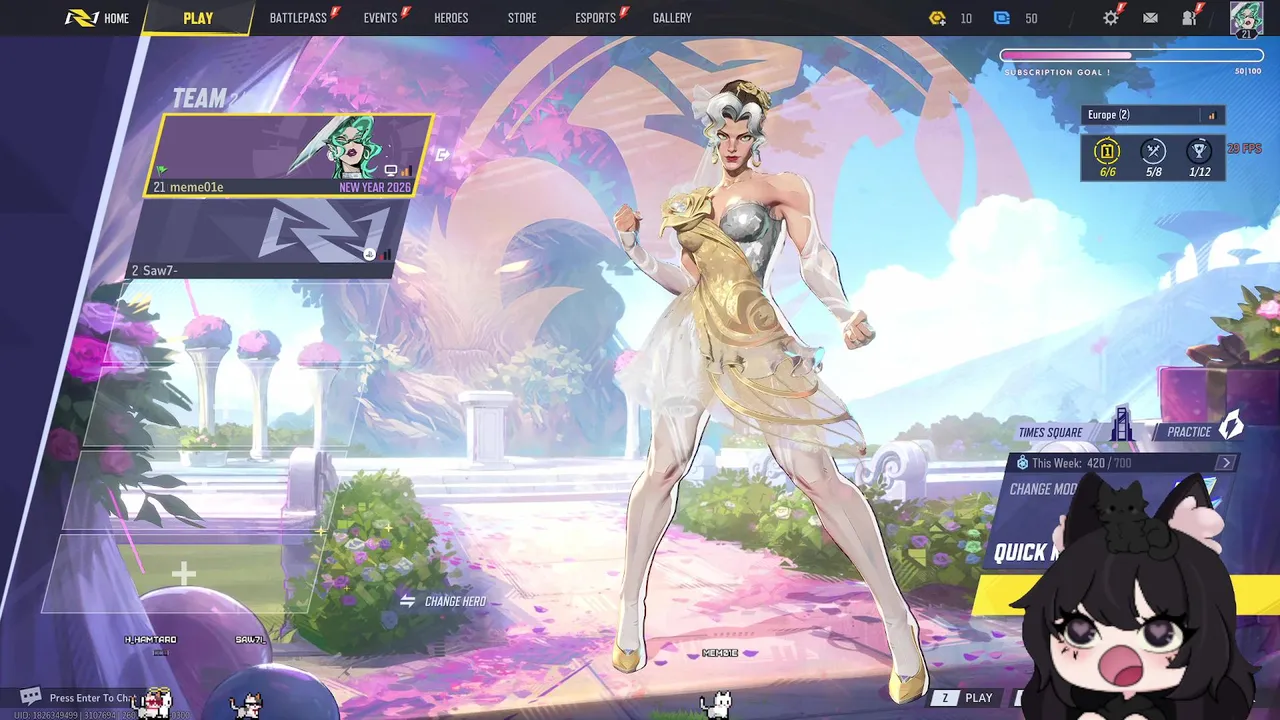Viewport: 1280px width, 720px height.
Task: Open the Heroes tab
Action: [x=451, y=18]
